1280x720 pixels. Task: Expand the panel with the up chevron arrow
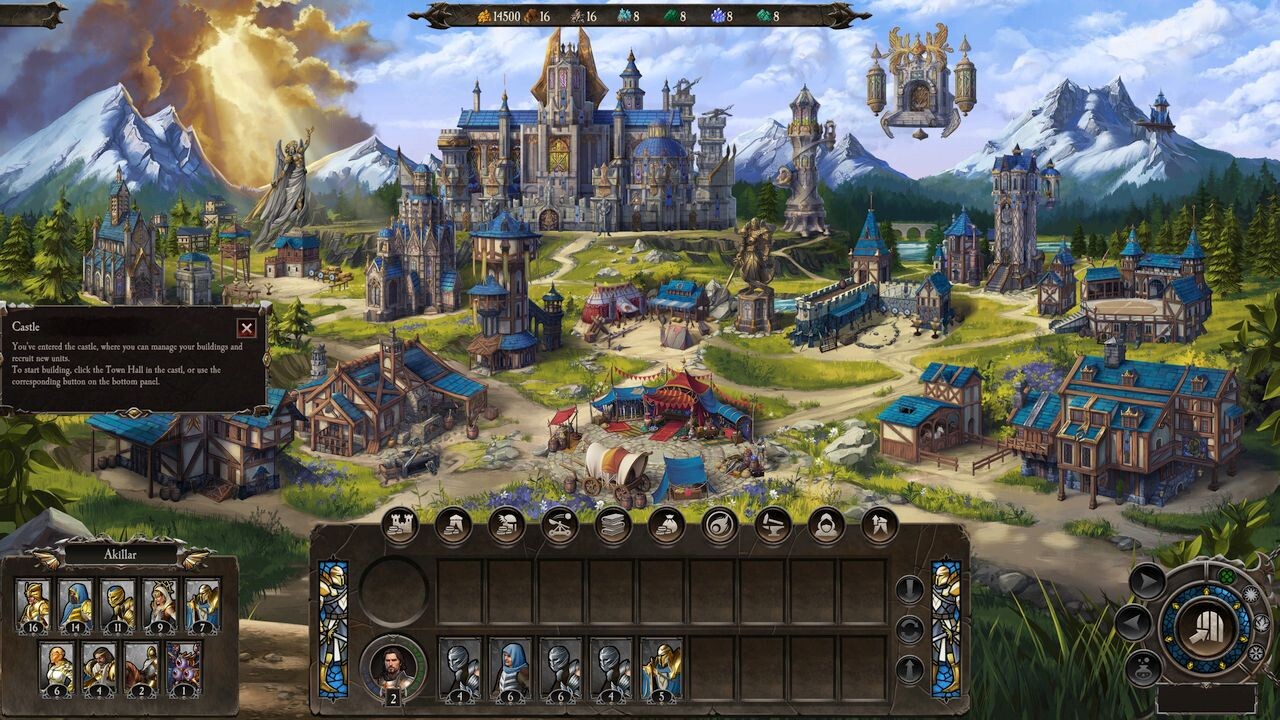coord(909,666)
